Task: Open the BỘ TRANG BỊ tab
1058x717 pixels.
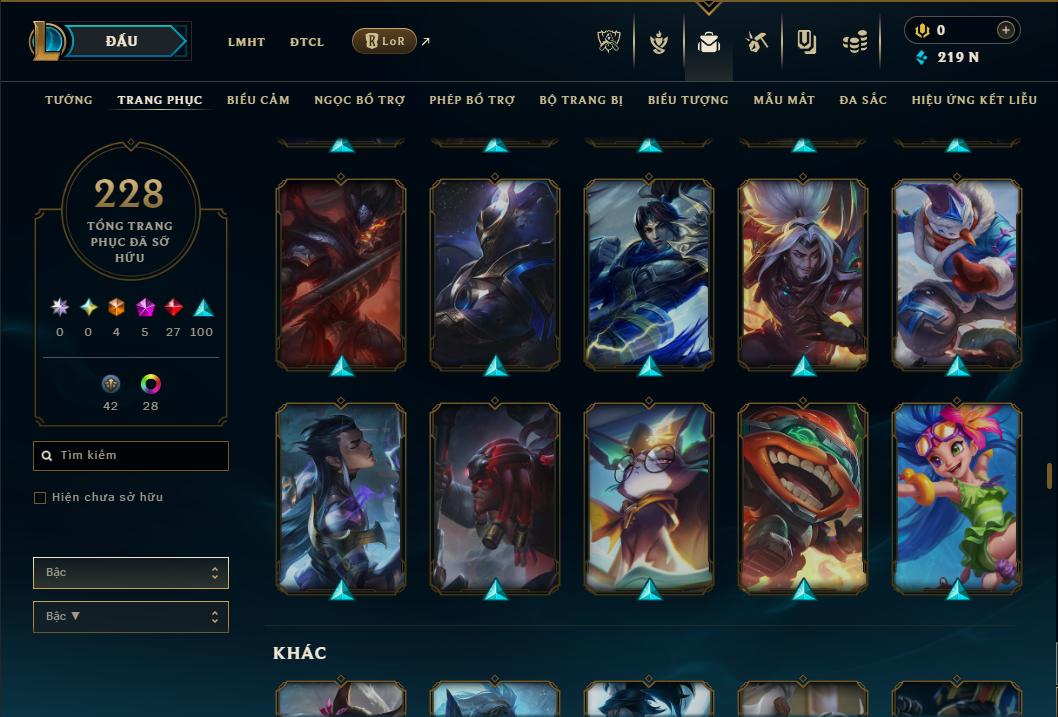Action: (581, 100)
